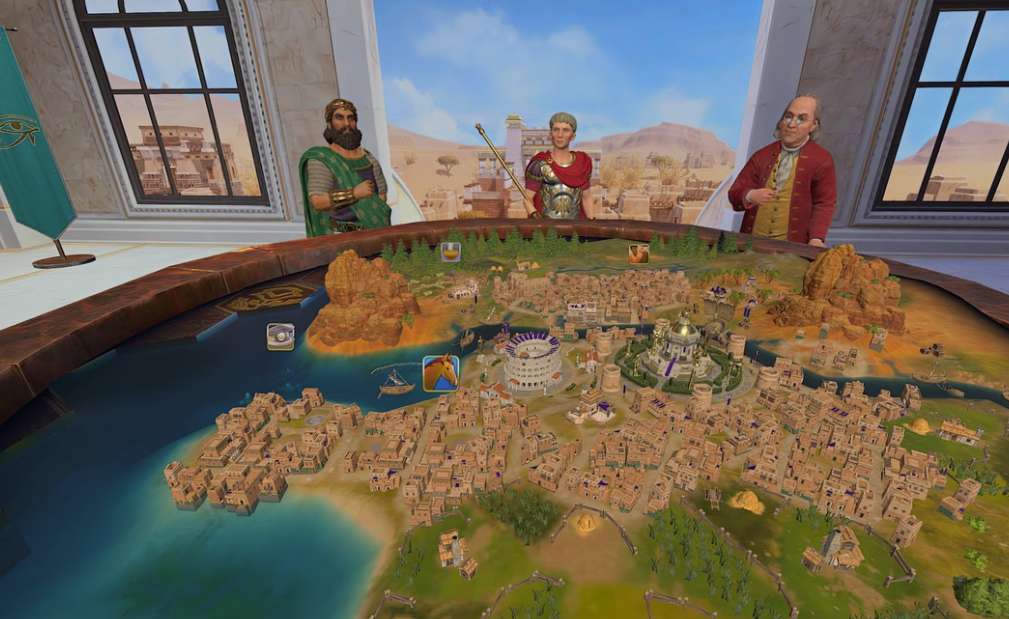The width and height of the screenshot is (1009, 619).
Task: Select the gold resource icon near the forest
Action: (x=452, y=252)
